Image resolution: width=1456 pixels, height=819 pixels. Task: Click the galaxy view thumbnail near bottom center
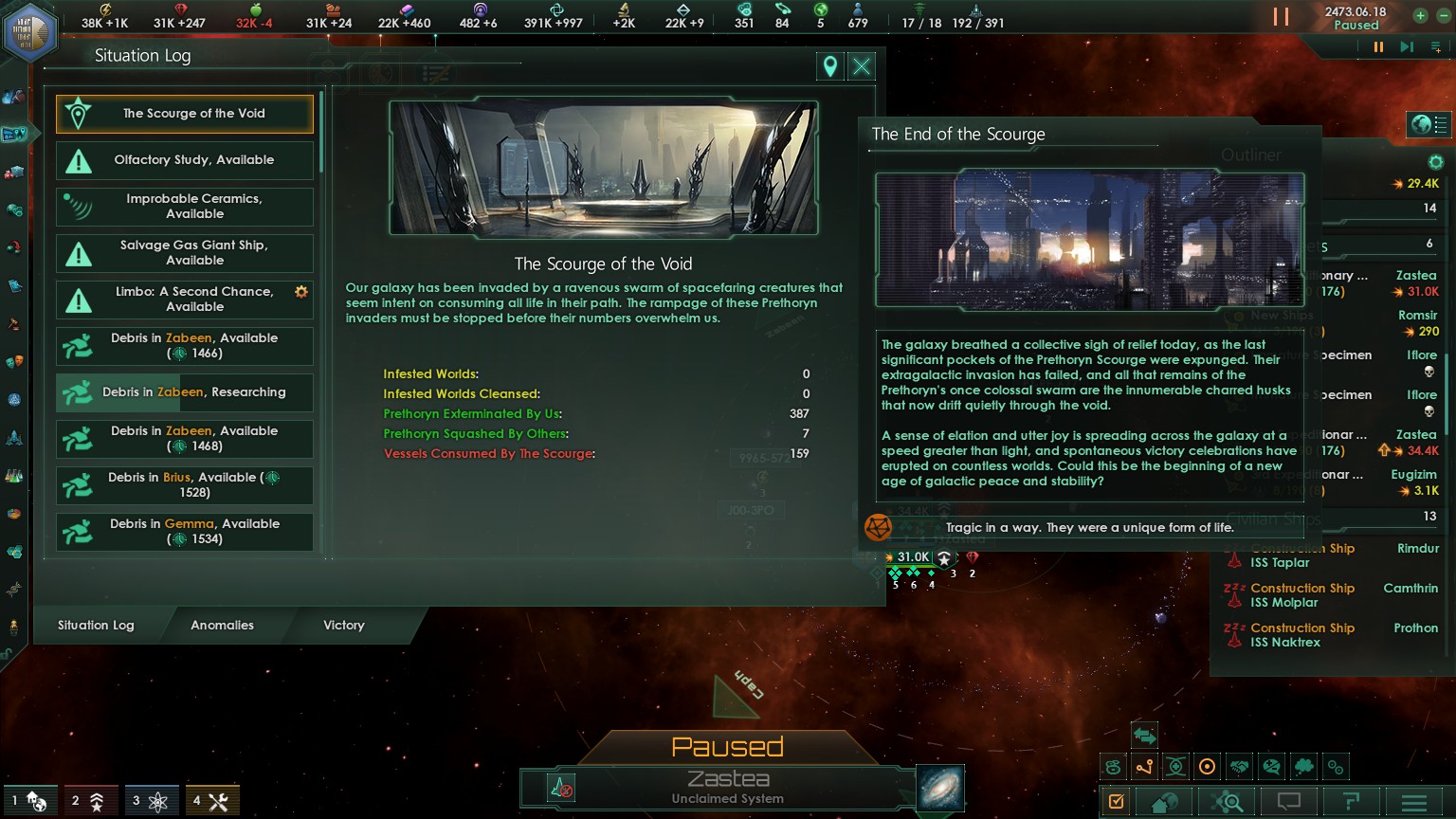coord(939,788)
